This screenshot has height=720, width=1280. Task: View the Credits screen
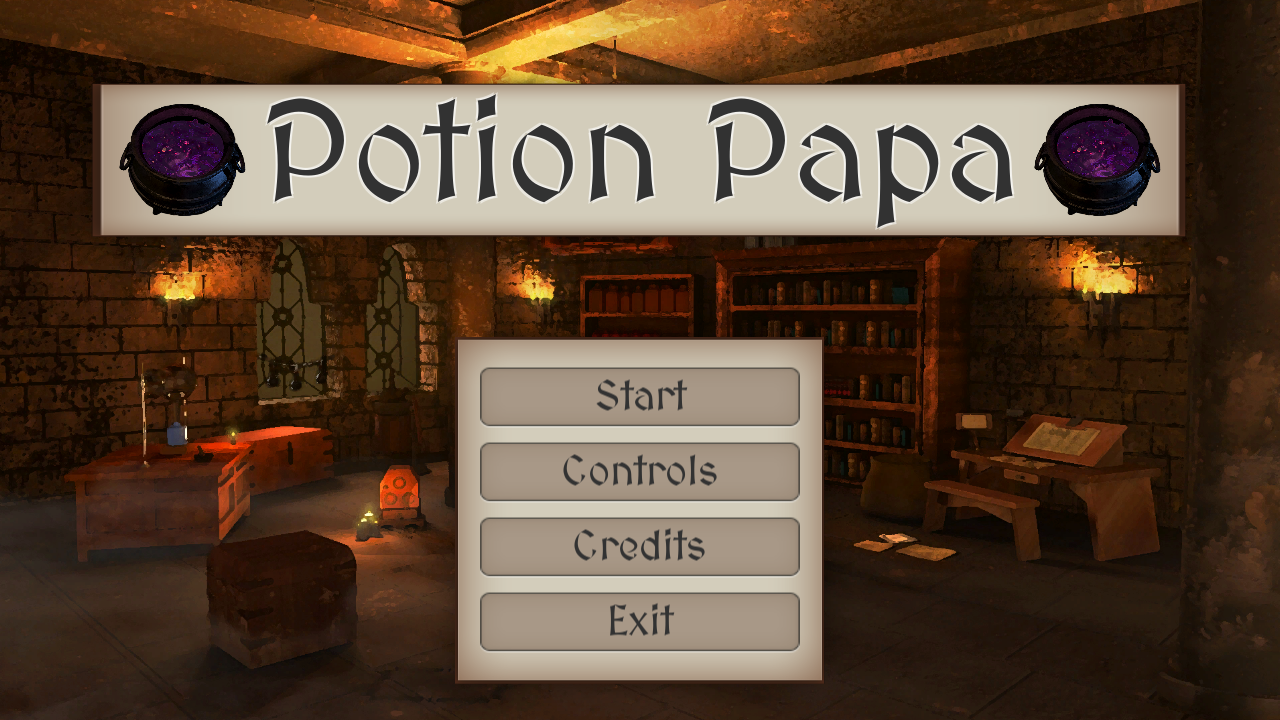(639, 546)
